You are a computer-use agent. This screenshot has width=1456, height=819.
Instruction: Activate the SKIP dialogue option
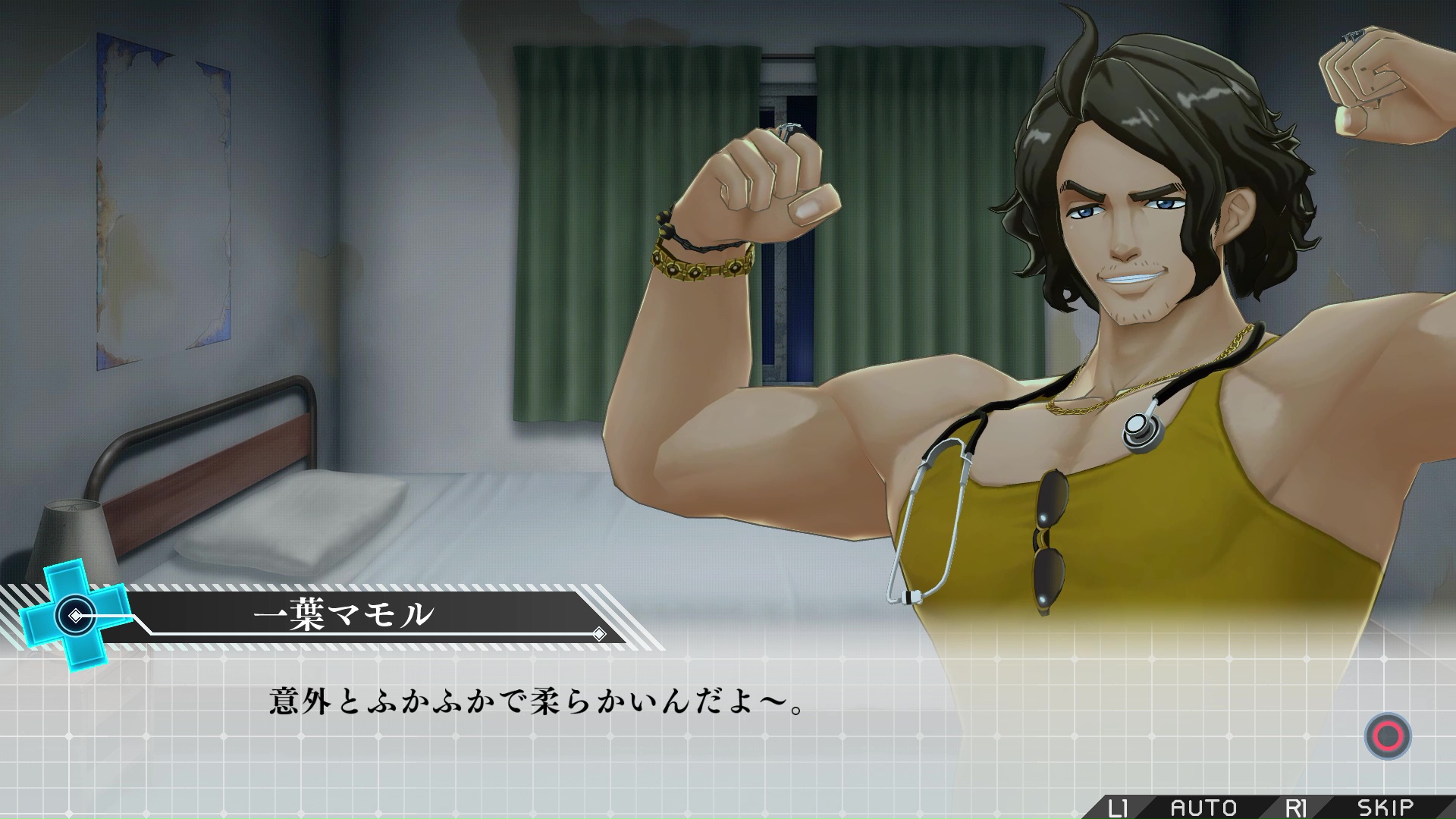(x=1385, y=808)
